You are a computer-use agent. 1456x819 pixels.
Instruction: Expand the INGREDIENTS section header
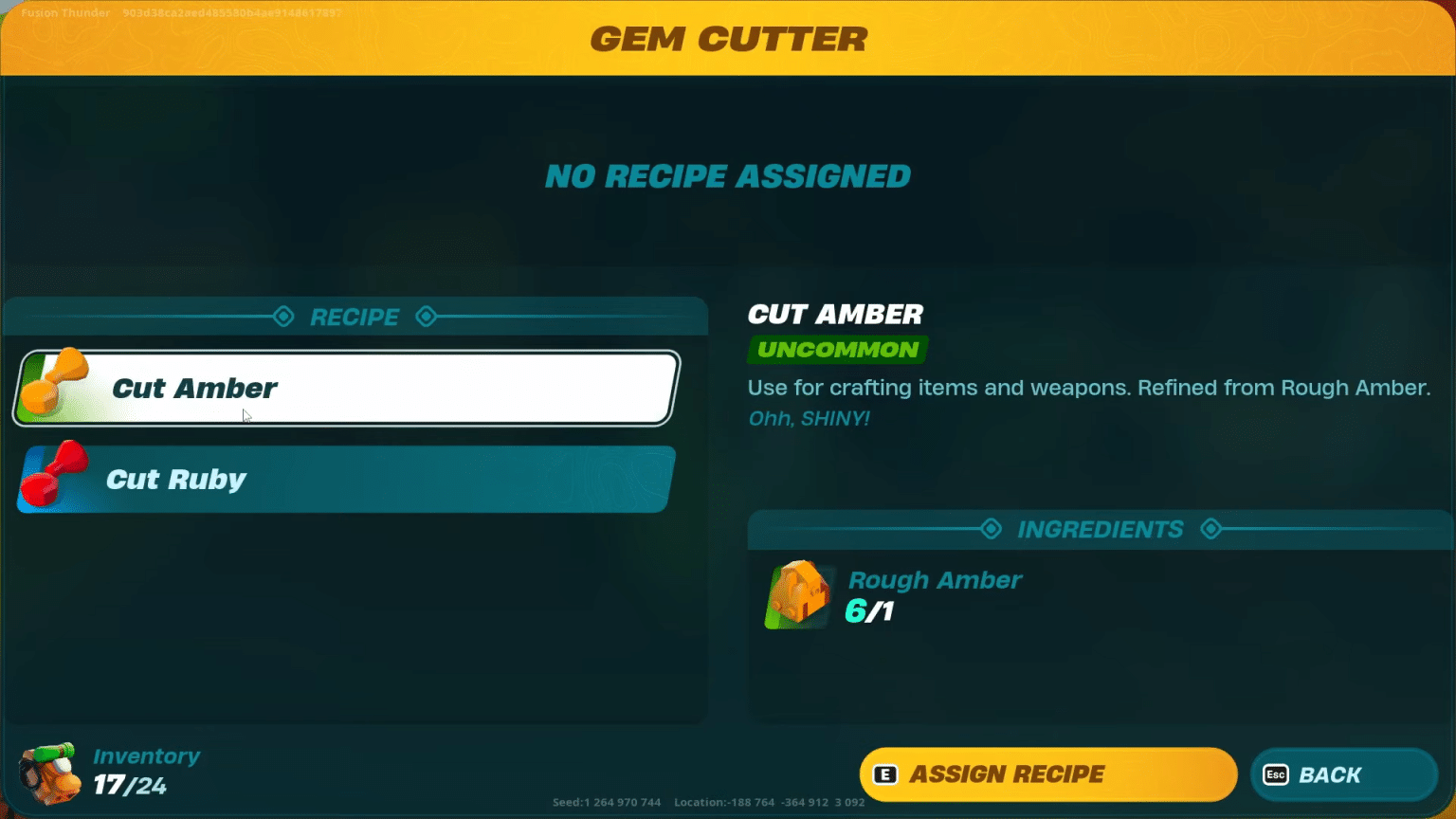(1101, 530)
